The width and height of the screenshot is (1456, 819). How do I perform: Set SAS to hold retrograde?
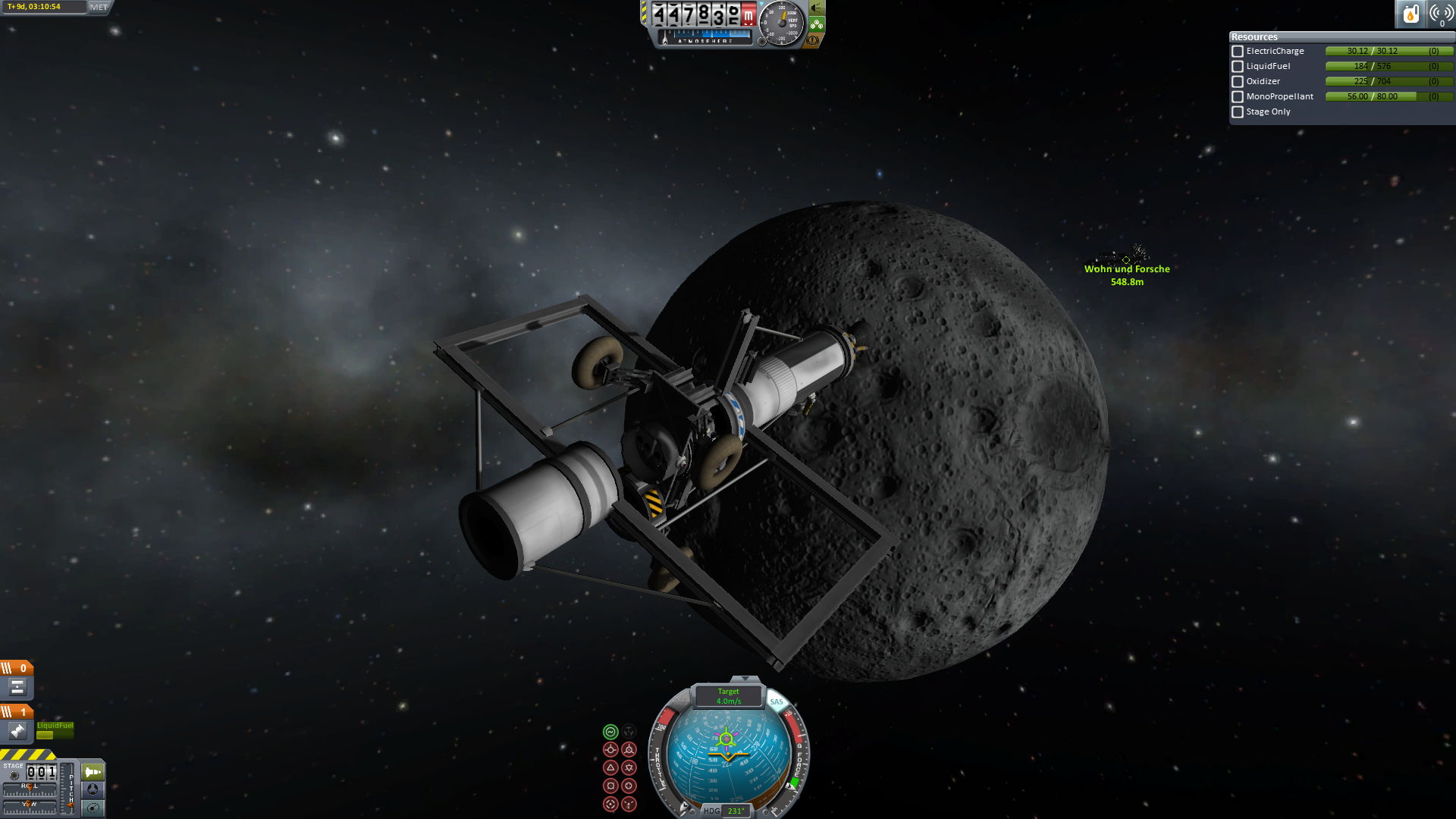click(x=629, y=750)
